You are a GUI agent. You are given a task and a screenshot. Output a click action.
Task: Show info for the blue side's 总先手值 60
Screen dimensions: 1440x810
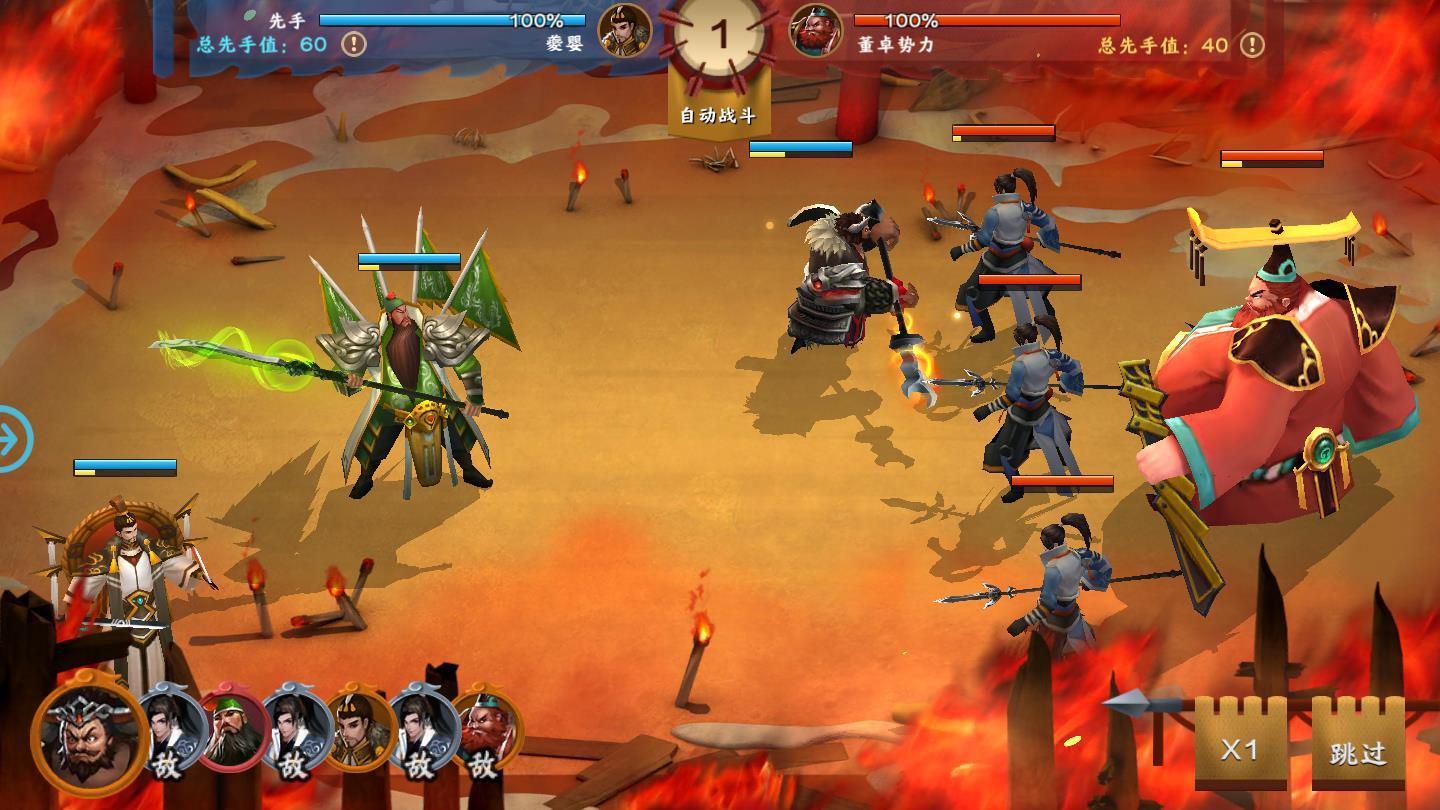point(354,44)
